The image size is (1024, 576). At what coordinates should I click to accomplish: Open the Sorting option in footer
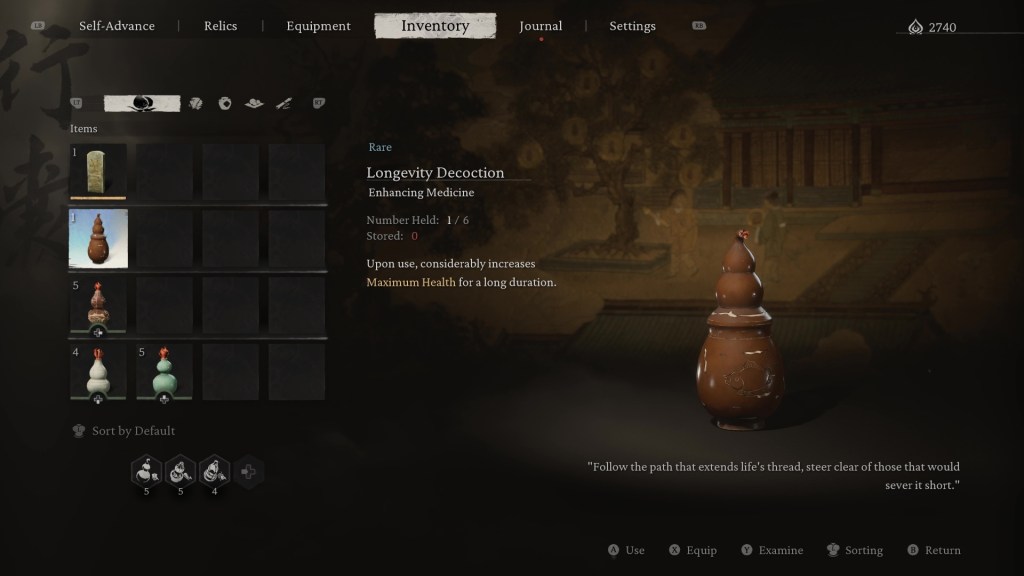point(855,550)
